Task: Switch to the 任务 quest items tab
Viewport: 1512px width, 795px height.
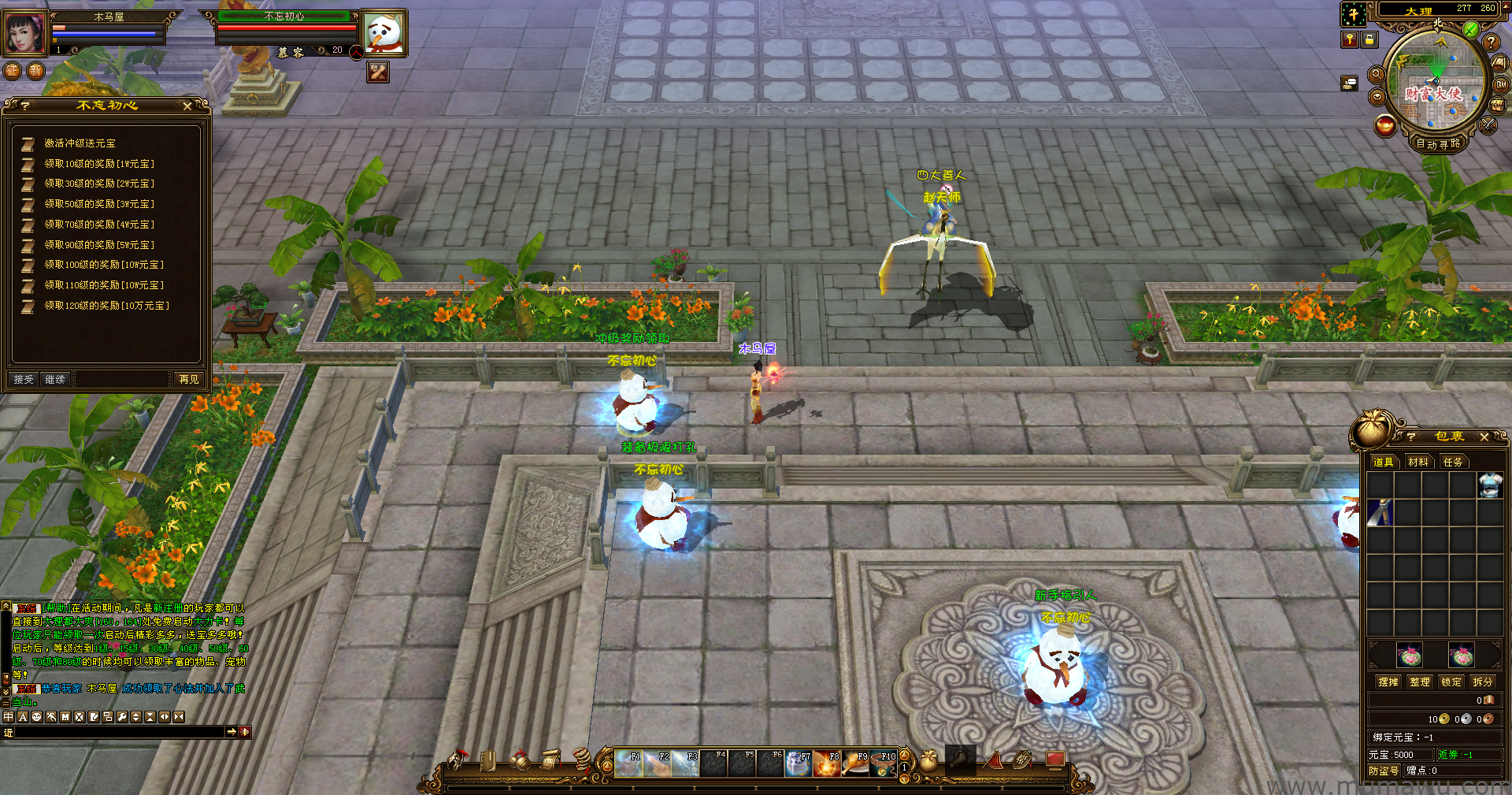Action: [x=1453, y=463]
